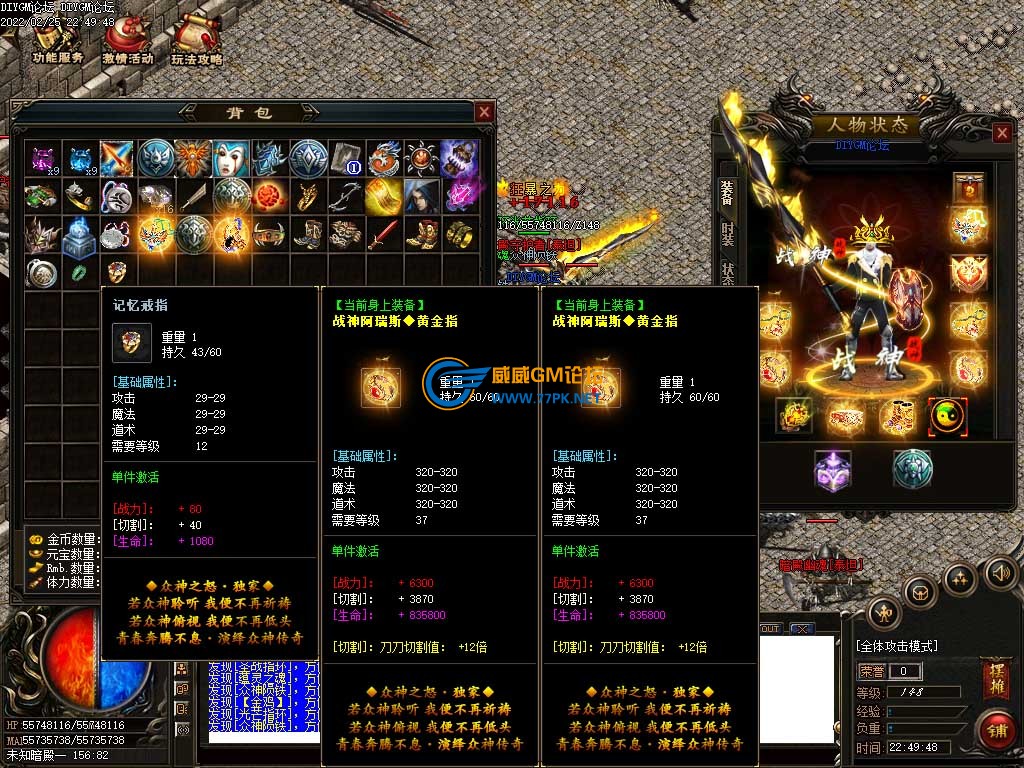Click the OUT button above the chat
This screenshot has width=1024, height=768.
point(769,629)
